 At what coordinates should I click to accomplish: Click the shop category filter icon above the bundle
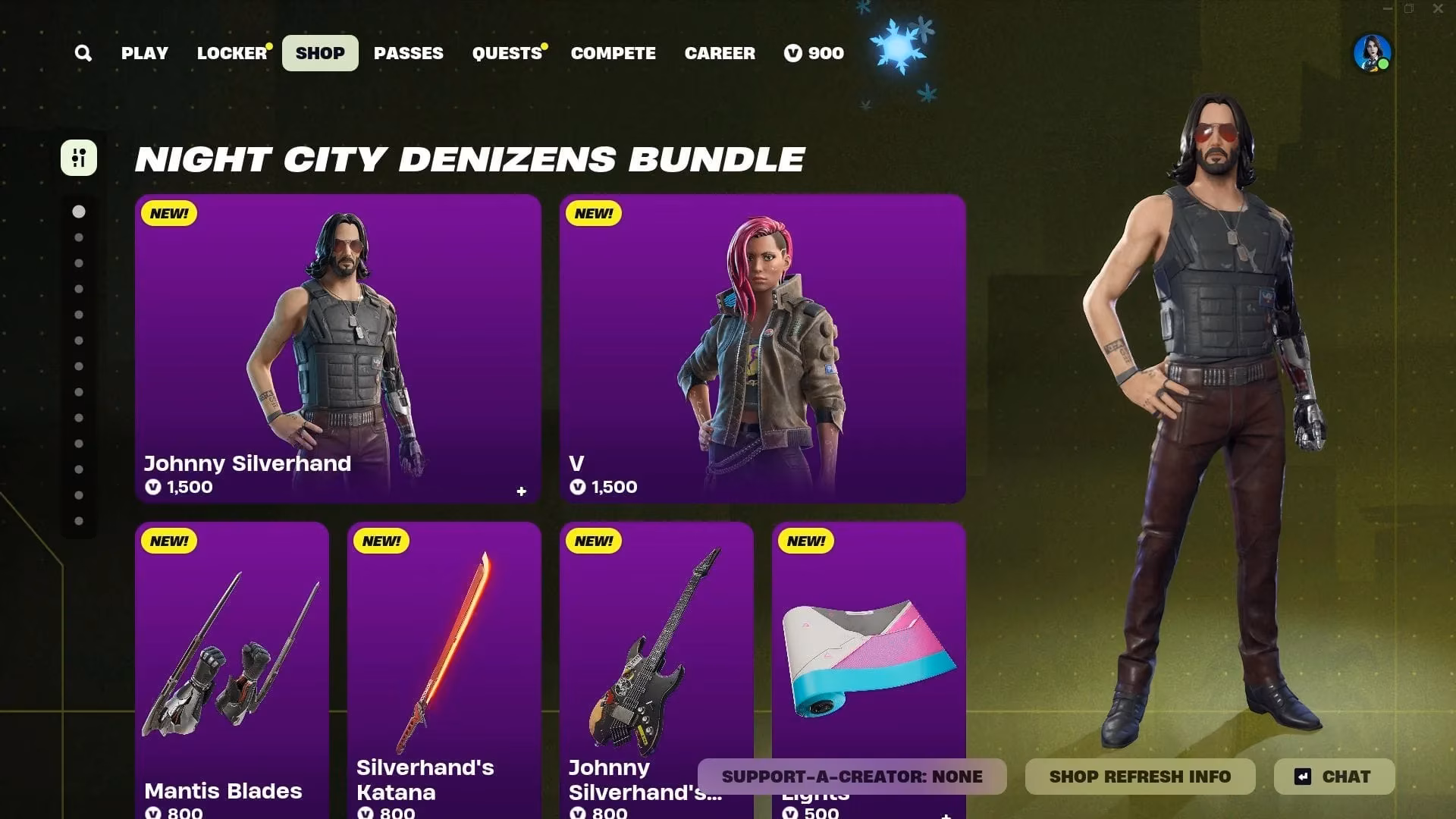click(79, 159)
